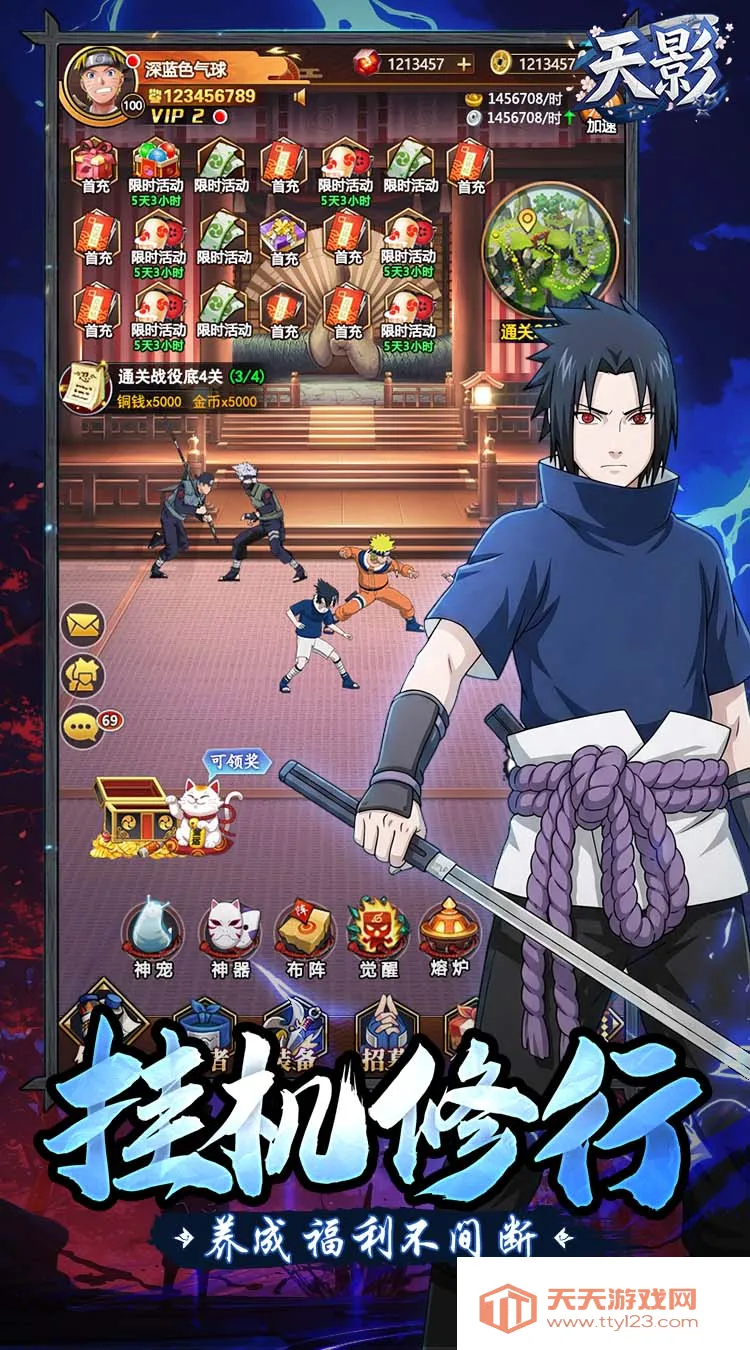Open the chat bubble with 69 messages
750x1350 pixels.
click(84, 726)
